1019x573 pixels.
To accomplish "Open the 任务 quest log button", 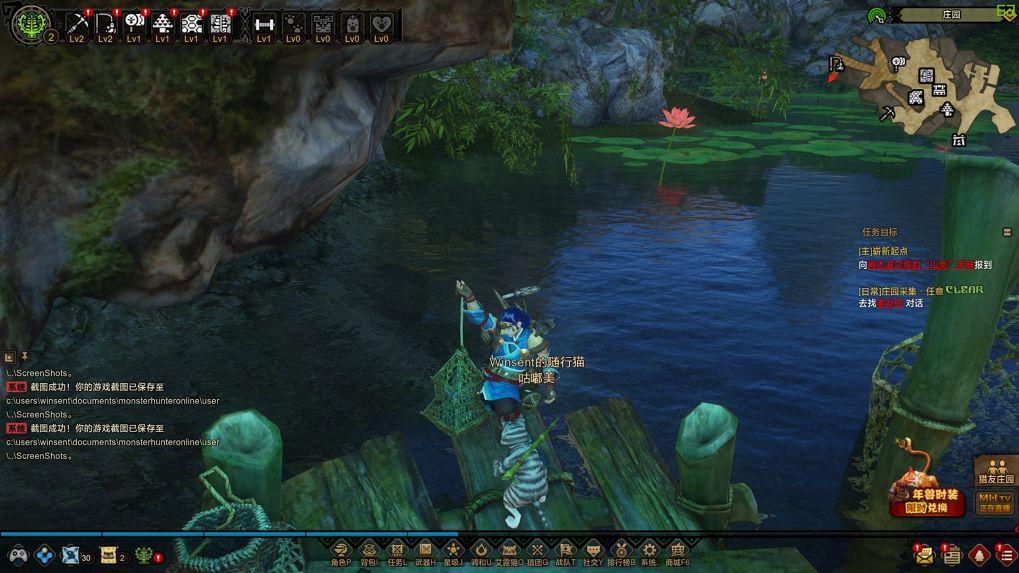I will click(x=397, y=550).
